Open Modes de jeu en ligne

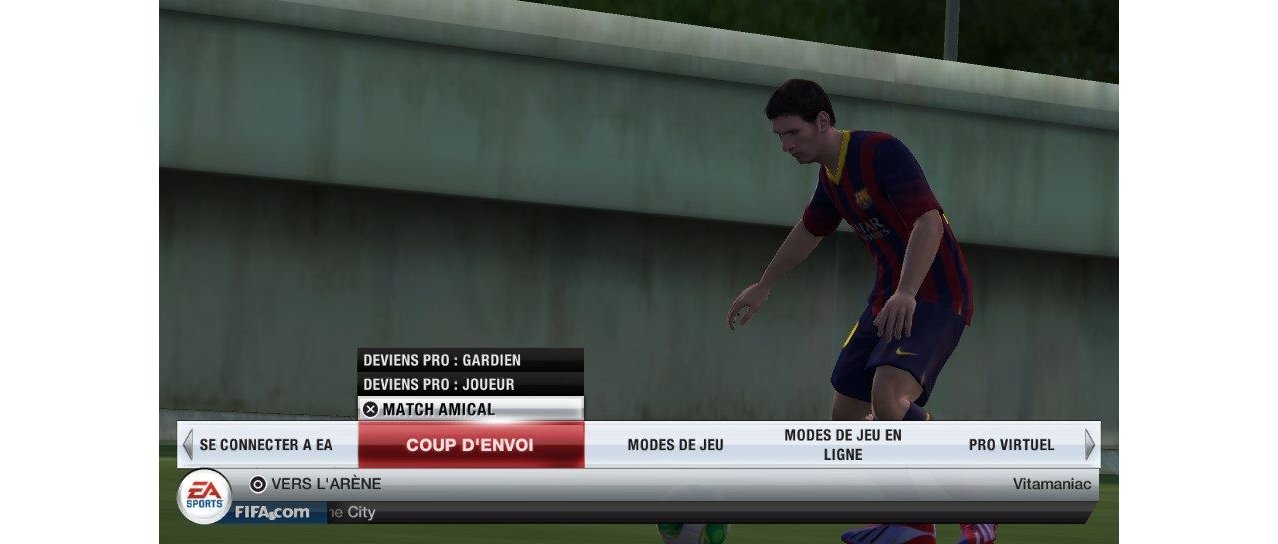coord(842,445)
